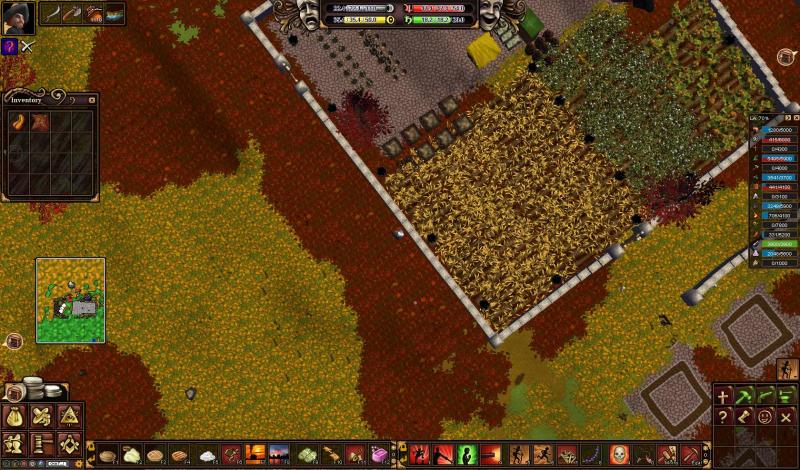Close the Inventory window
Screen dimensions: 800x470
92,99
